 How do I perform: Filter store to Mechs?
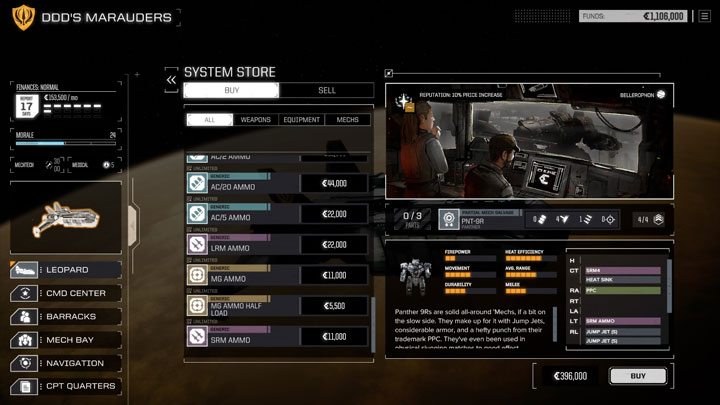pyautogui.click(x=348, y=120)
